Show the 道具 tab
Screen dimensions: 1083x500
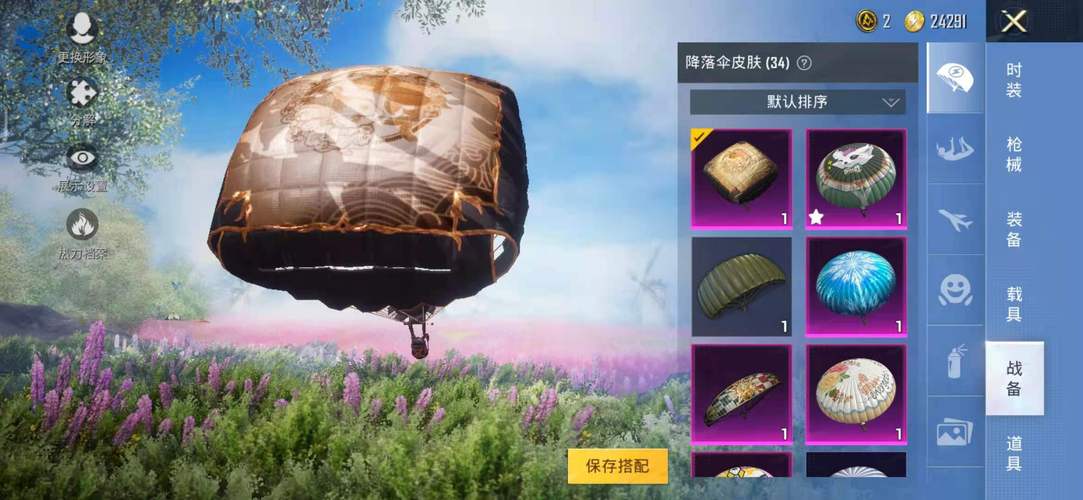[x=1014, y=453]
